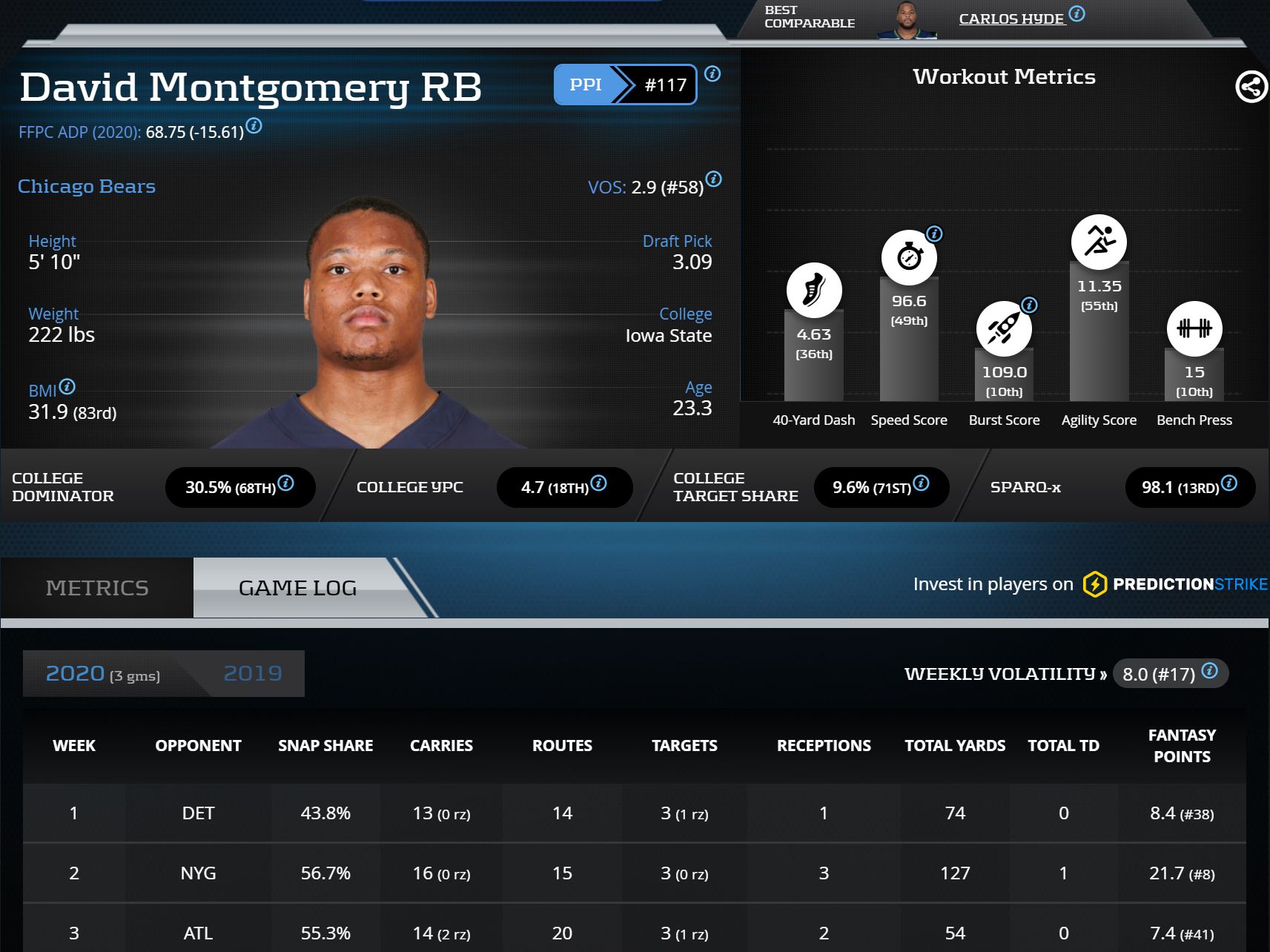The width and height of the screenshot is (1270, 952).
Task: Show College Target Share info icon
Action: tap(922, 483)
